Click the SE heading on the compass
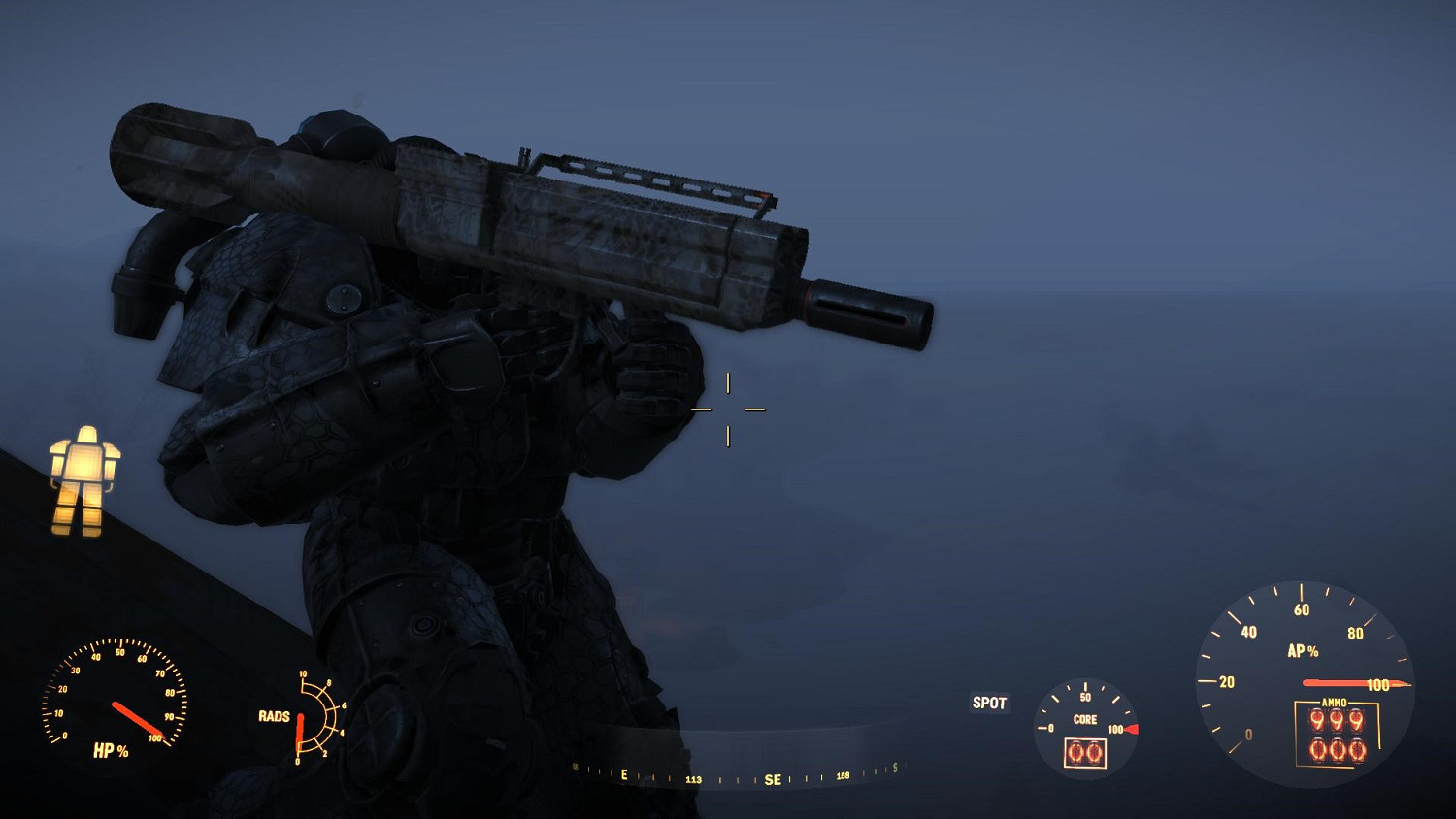 point(772,778)
